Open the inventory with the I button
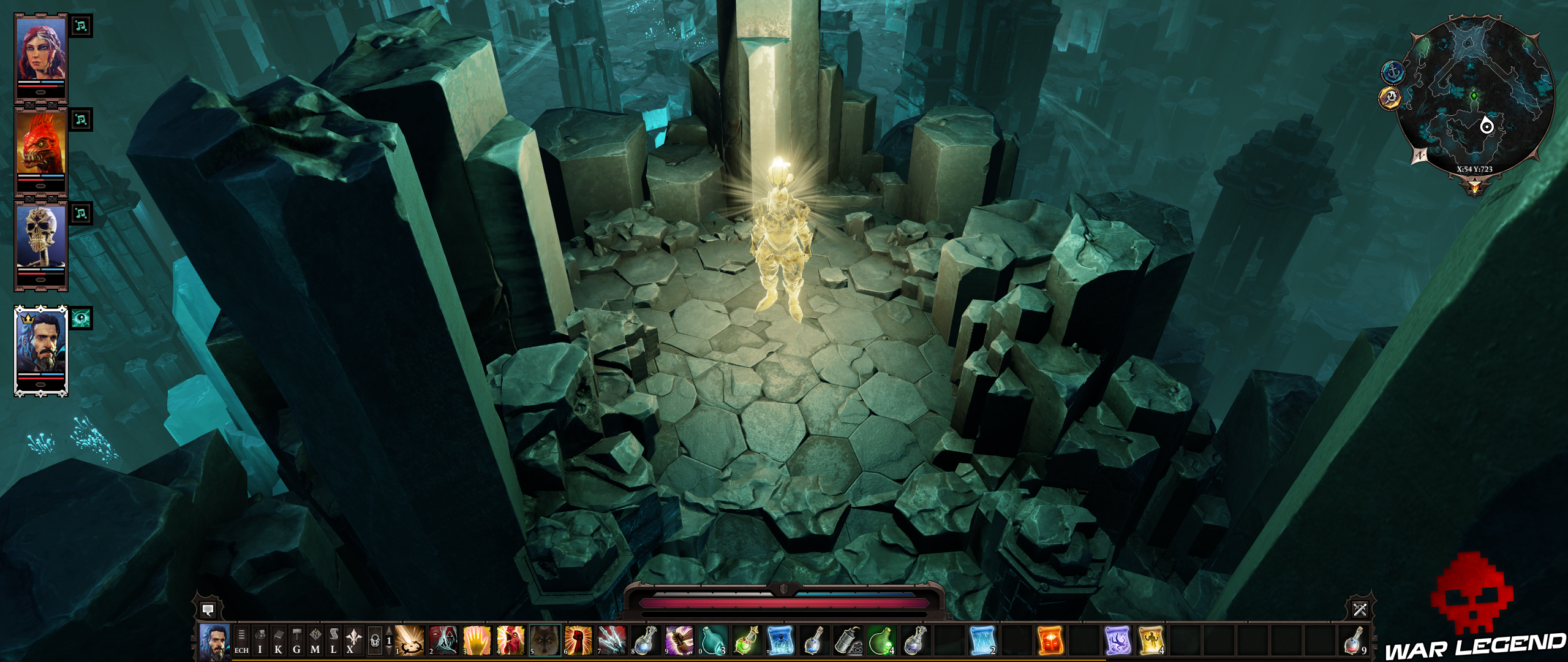The height and width of the screenshot is (662, 1568). tap(260, 641)
